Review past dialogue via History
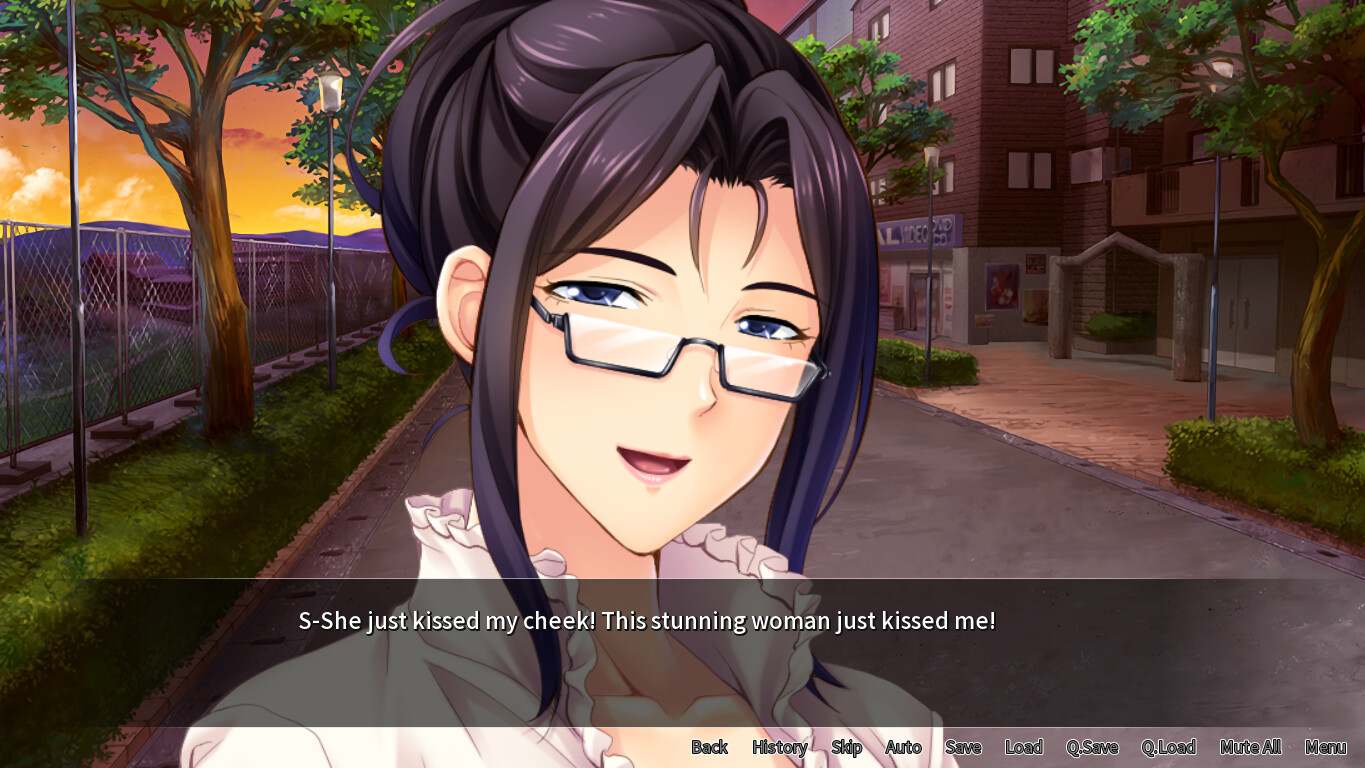 [779, 747]
